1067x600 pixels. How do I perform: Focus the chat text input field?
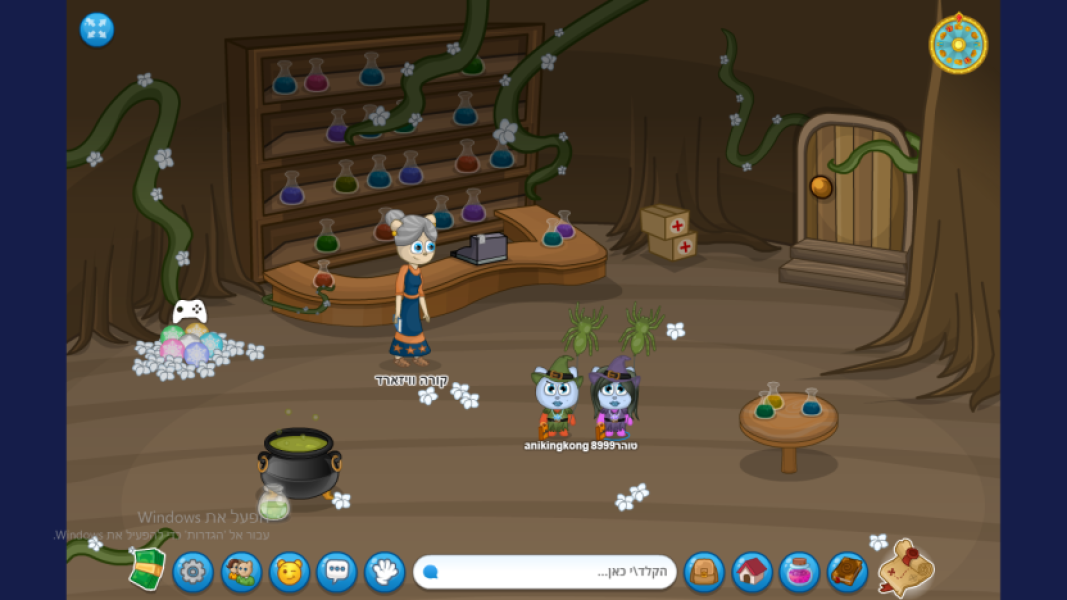point(545,572)
